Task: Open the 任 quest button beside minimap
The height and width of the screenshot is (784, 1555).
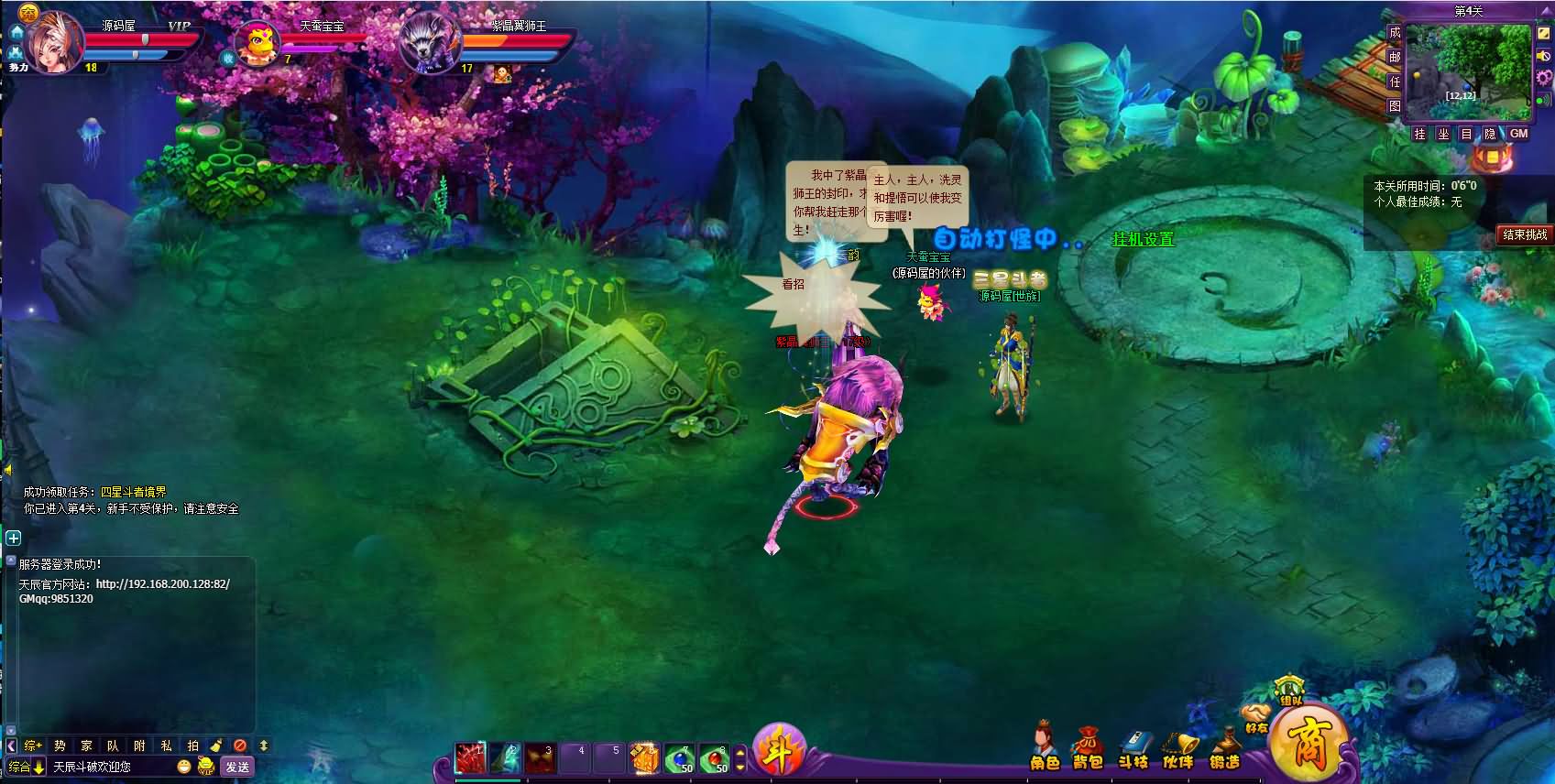Action: [x=1394, y=82]
